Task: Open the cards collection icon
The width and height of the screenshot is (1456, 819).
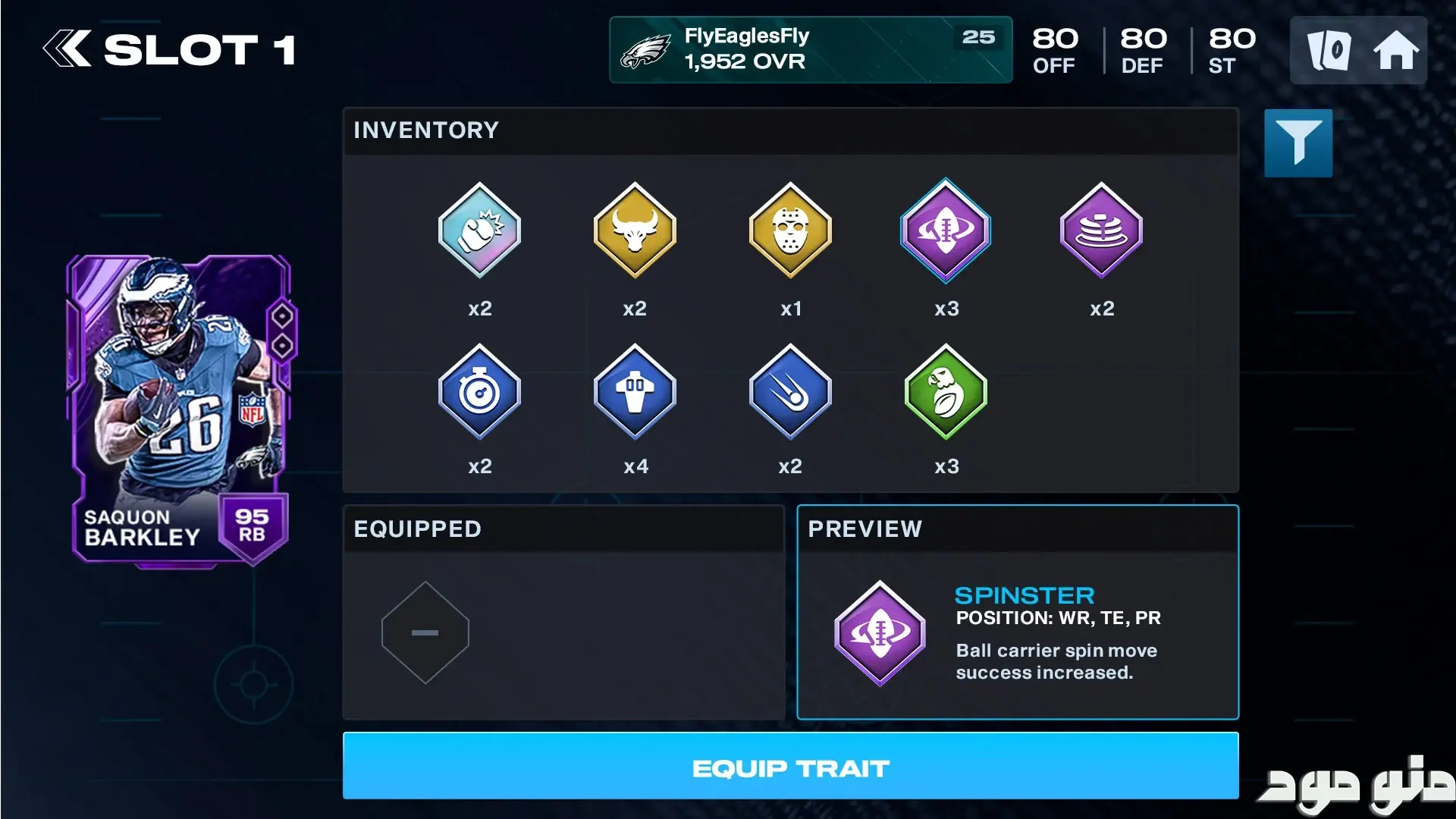Action: click(x=1329, y=51)
